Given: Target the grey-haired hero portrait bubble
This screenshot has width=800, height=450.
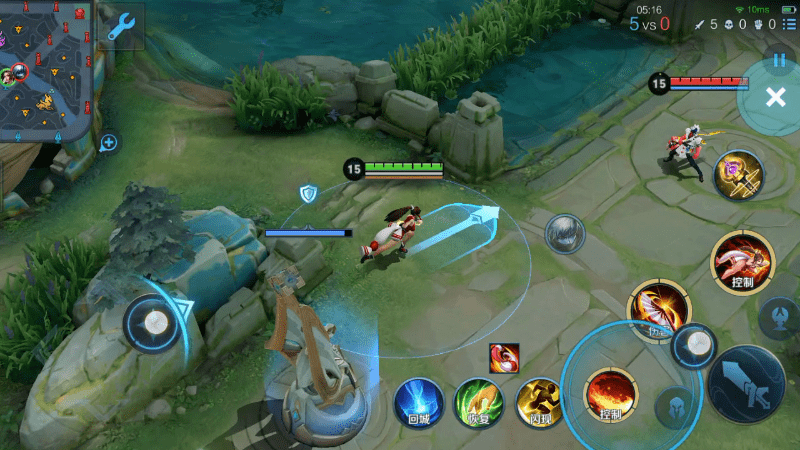Looking at the screenshot, I should point(564,233).
